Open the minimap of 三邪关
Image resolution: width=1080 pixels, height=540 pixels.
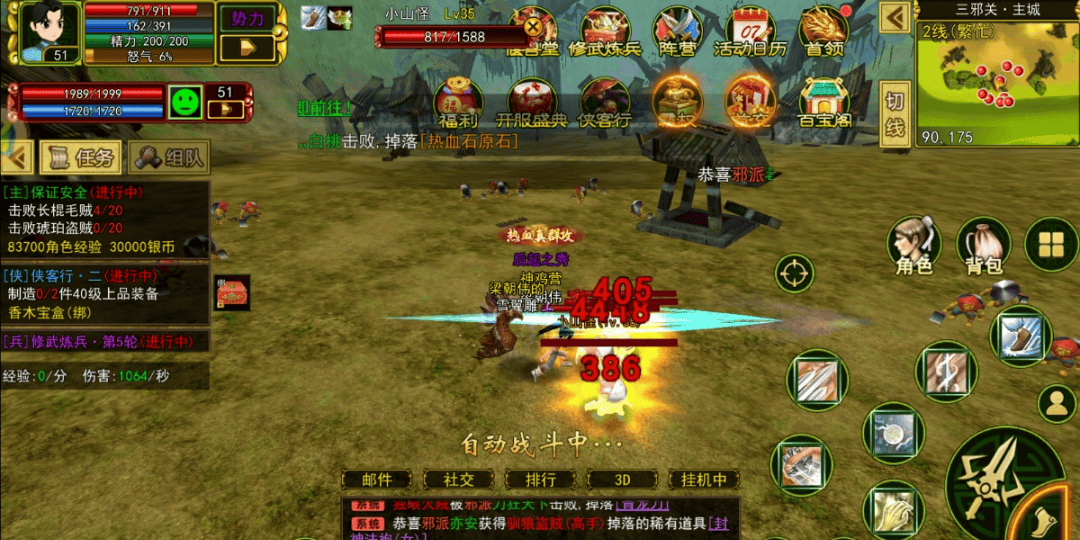(995, 75)
